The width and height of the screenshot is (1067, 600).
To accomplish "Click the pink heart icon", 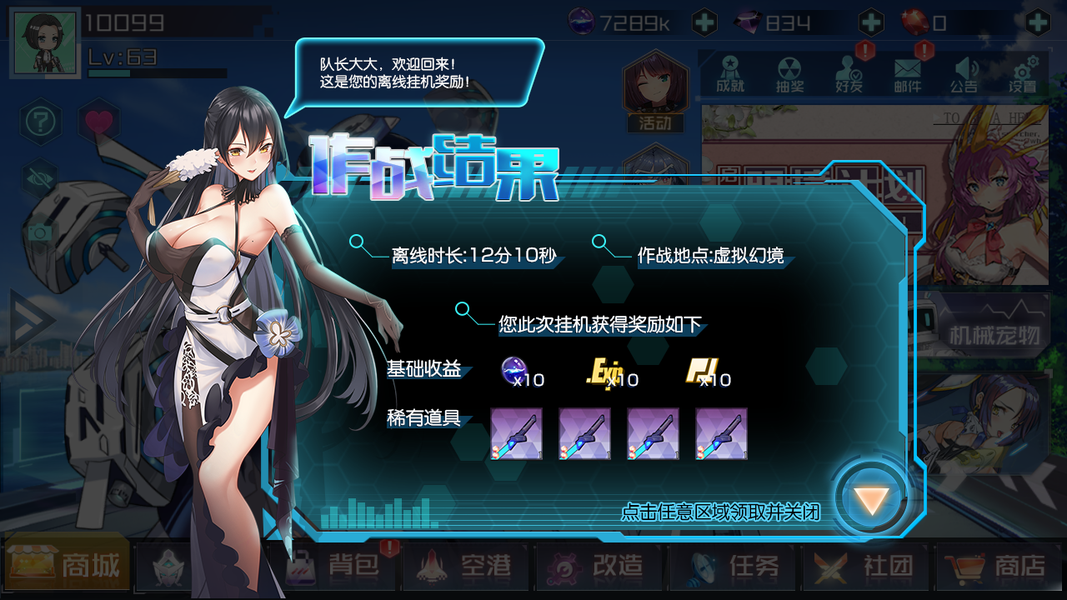I will (98, 122).
